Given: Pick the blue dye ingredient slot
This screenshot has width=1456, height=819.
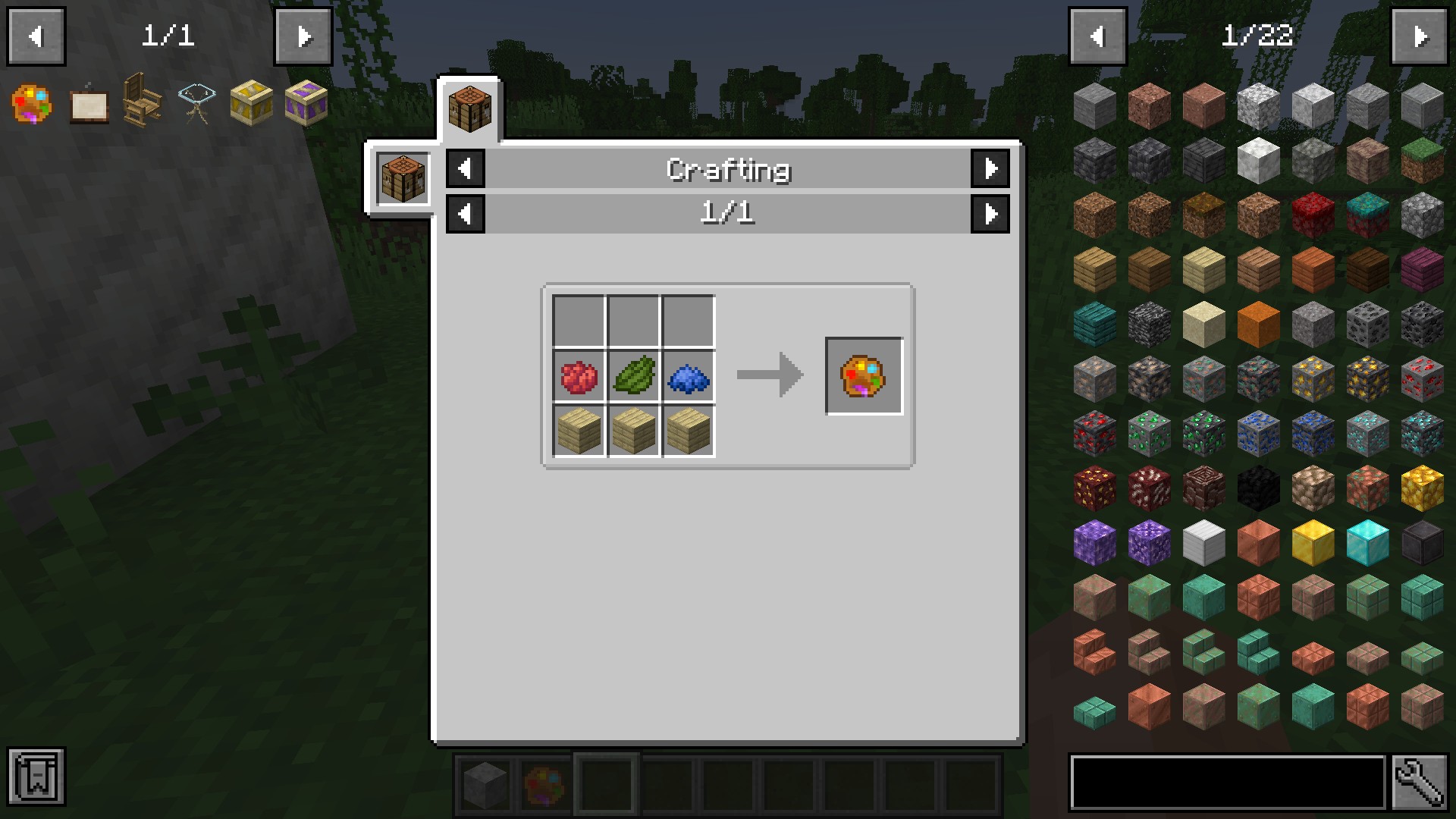Looking at the screenshot, I should (x=689, y=376).
